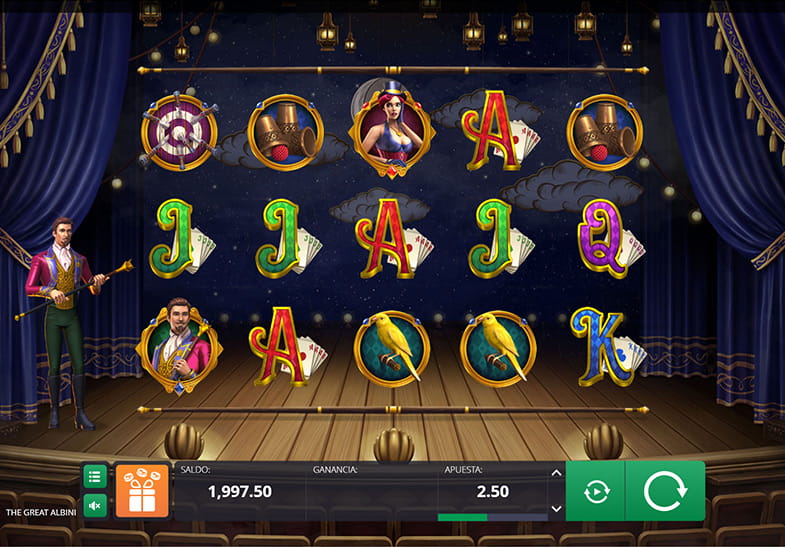This screenshot has height=547, width=785.
Task: Open the orange gift box bonus
Action: [142, 491]
